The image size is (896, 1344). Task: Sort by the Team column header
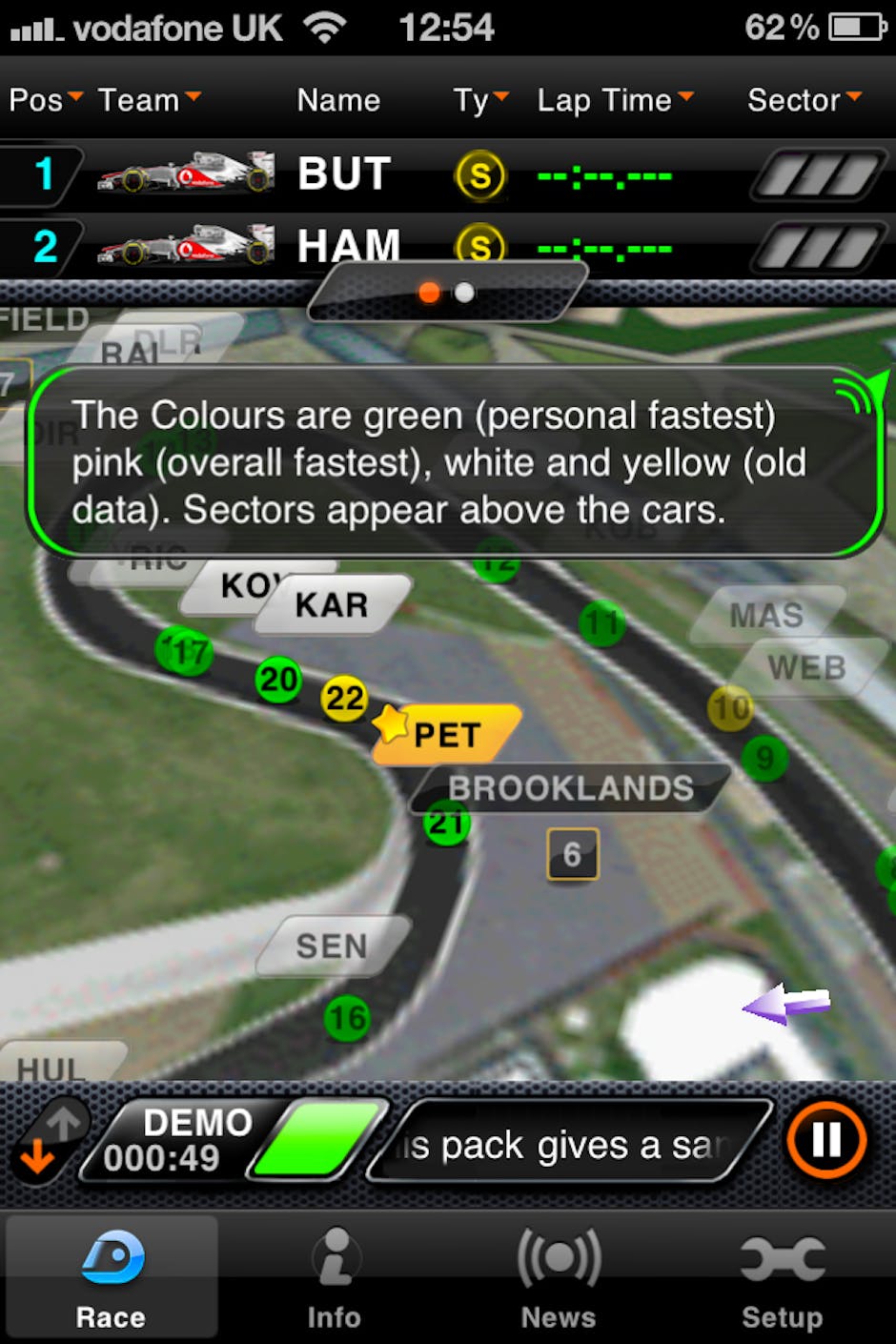(x=149, y=100)
